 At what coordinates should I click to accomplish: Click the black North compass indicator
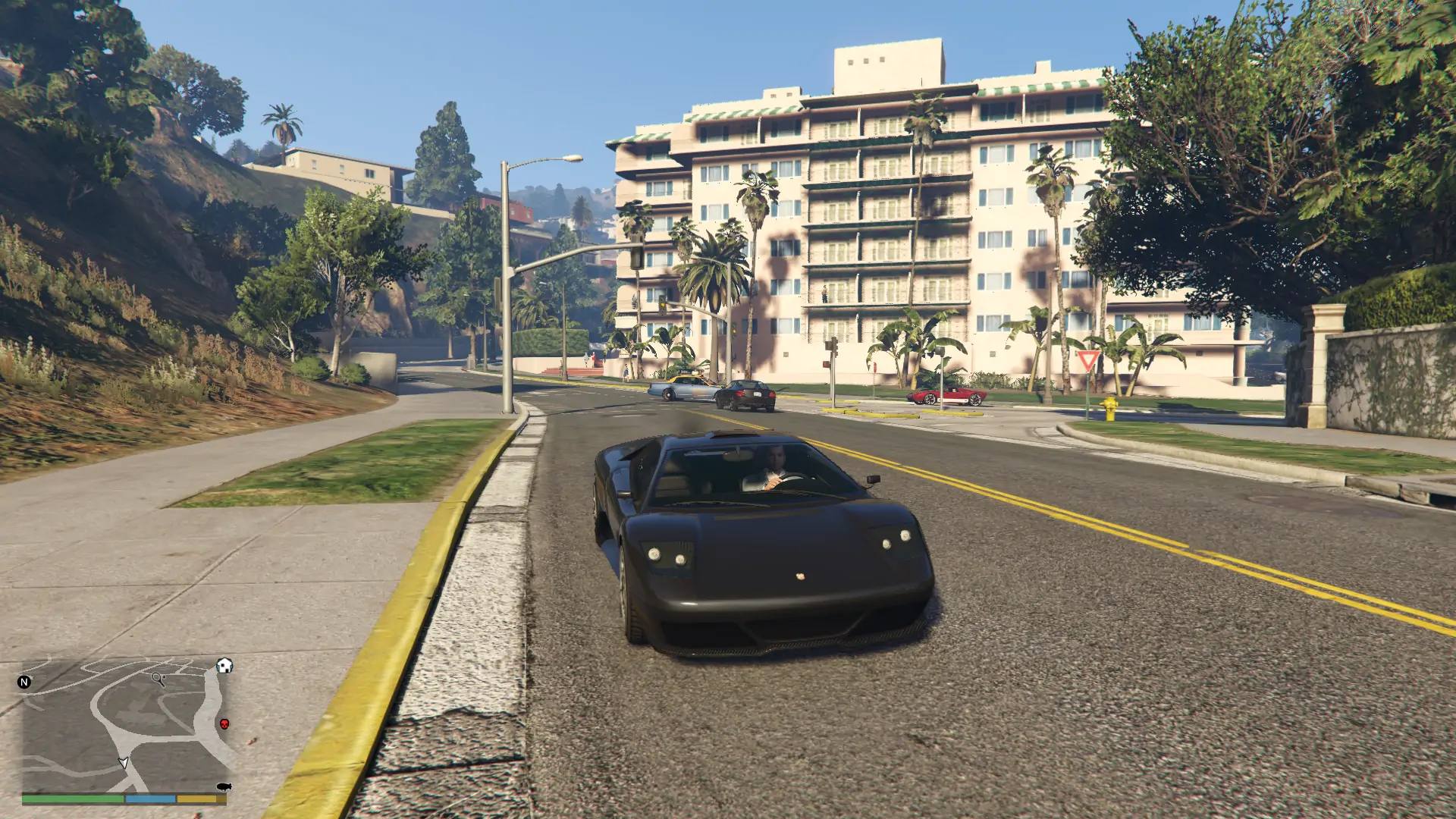[x=24, y=682]
